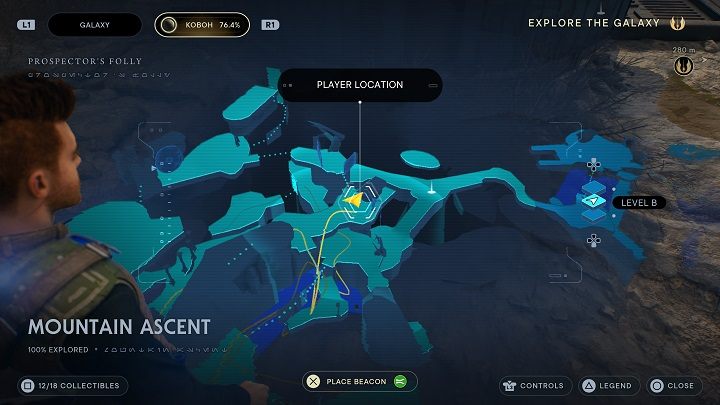Show the map Legend
Image resolution: width=720 pixels, height=405 pixels.
click(606, 385)
